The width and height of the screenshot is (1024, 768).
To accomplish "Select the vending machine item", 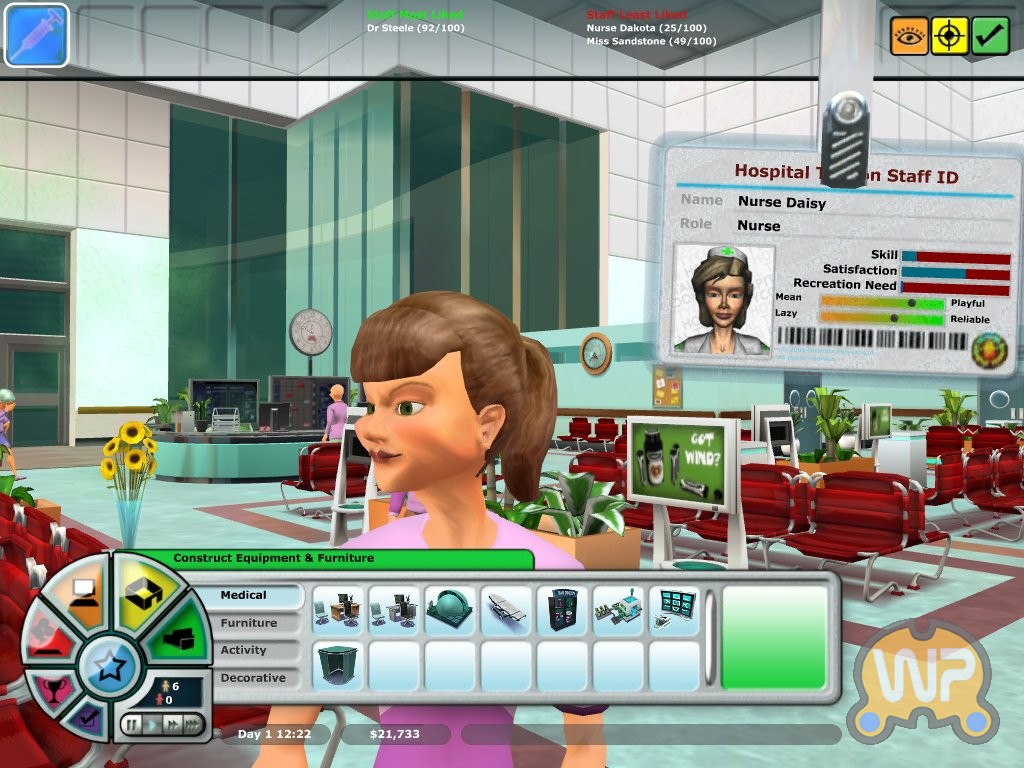I will pos(561,611).
